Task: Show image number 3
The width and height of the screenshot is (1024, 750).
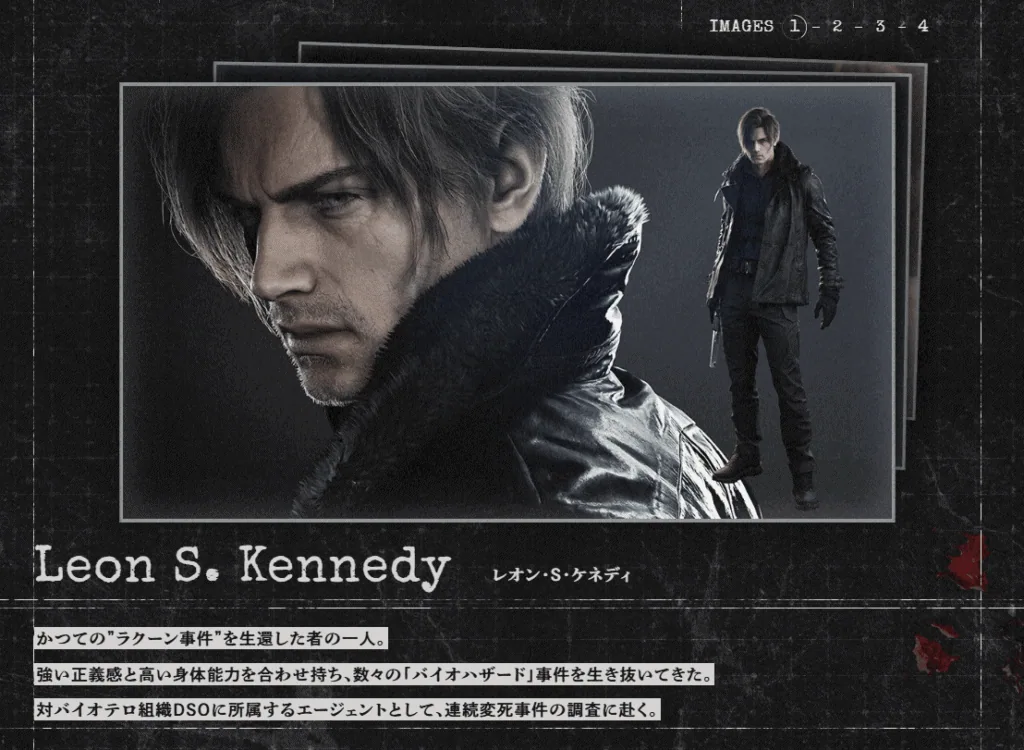Action: click(880, 26)
